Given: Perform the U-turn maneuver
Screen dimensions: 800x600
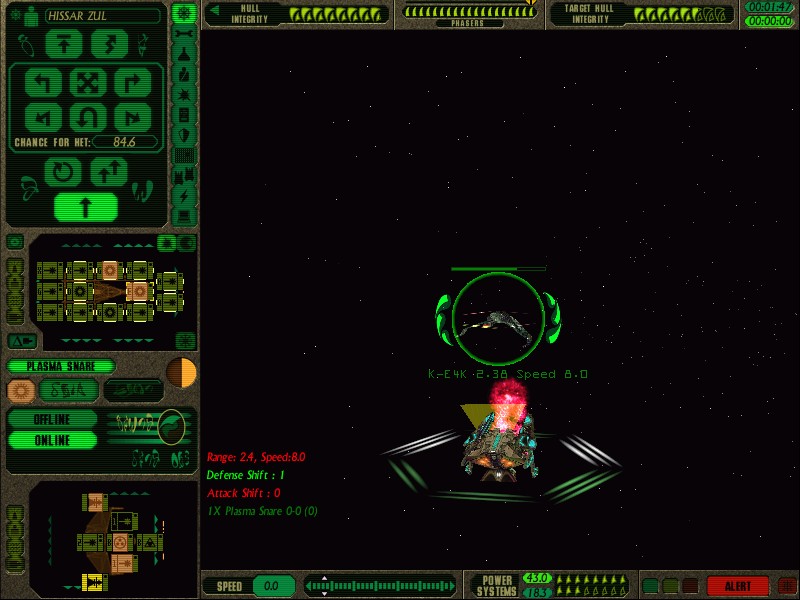Looking at the screenshot, I should pyautogui.click(x=87, y=117).
